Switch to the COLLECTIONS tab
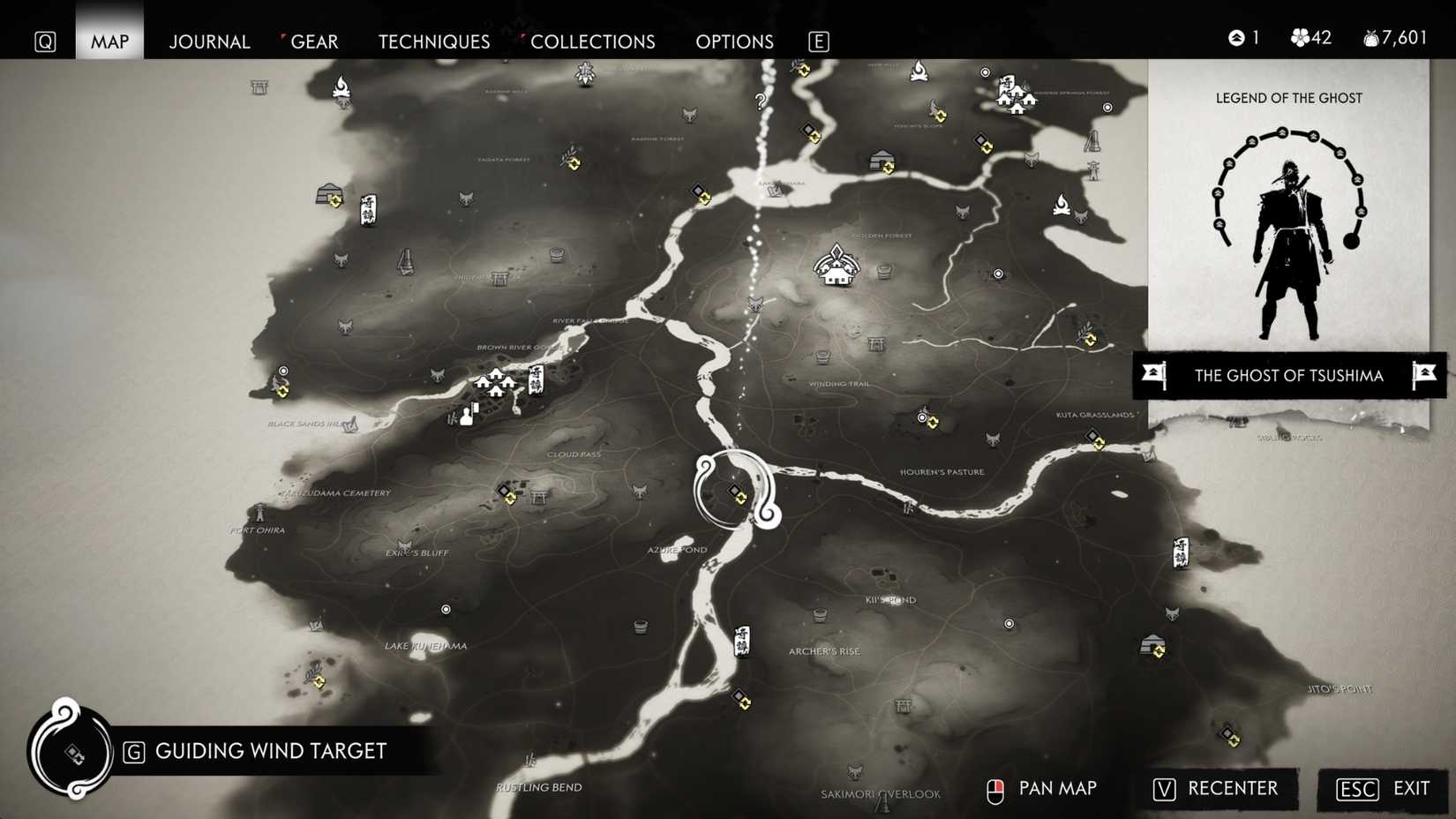This screenshot has height=819, width=1456. coord(593,41)
